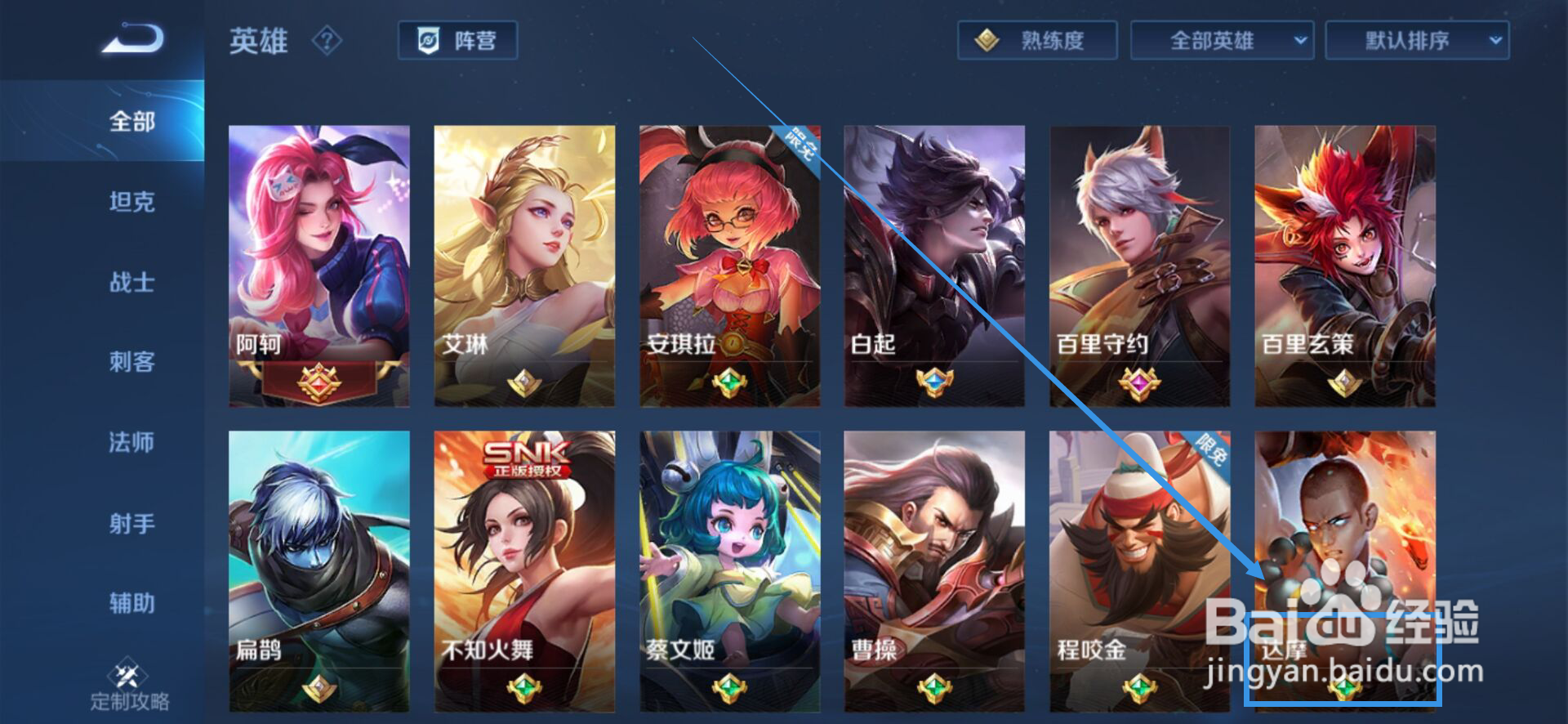Expand the 默认排序 chevron arrow
The height and width of the screenshot is (724, 1568).
[1496, 39]
